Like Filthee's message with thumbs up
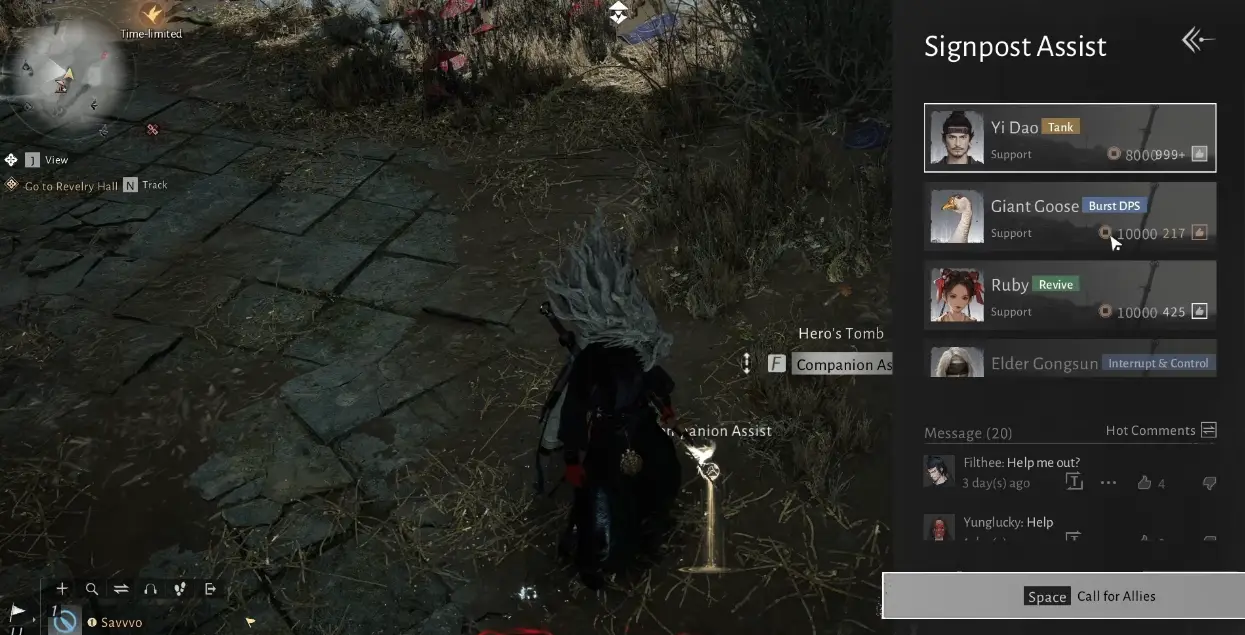The width and height of the screenshot is (1245, 635). click(1145, 483)
